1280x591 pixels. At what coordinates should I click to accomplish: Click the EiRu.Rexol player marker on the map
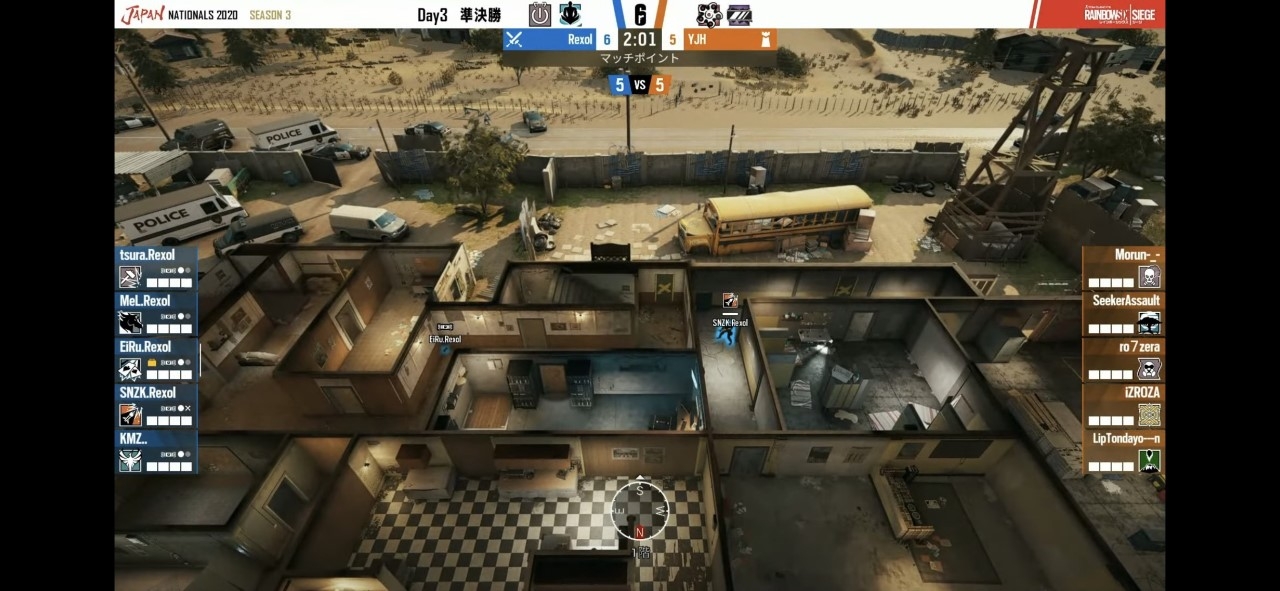(445, 347)
